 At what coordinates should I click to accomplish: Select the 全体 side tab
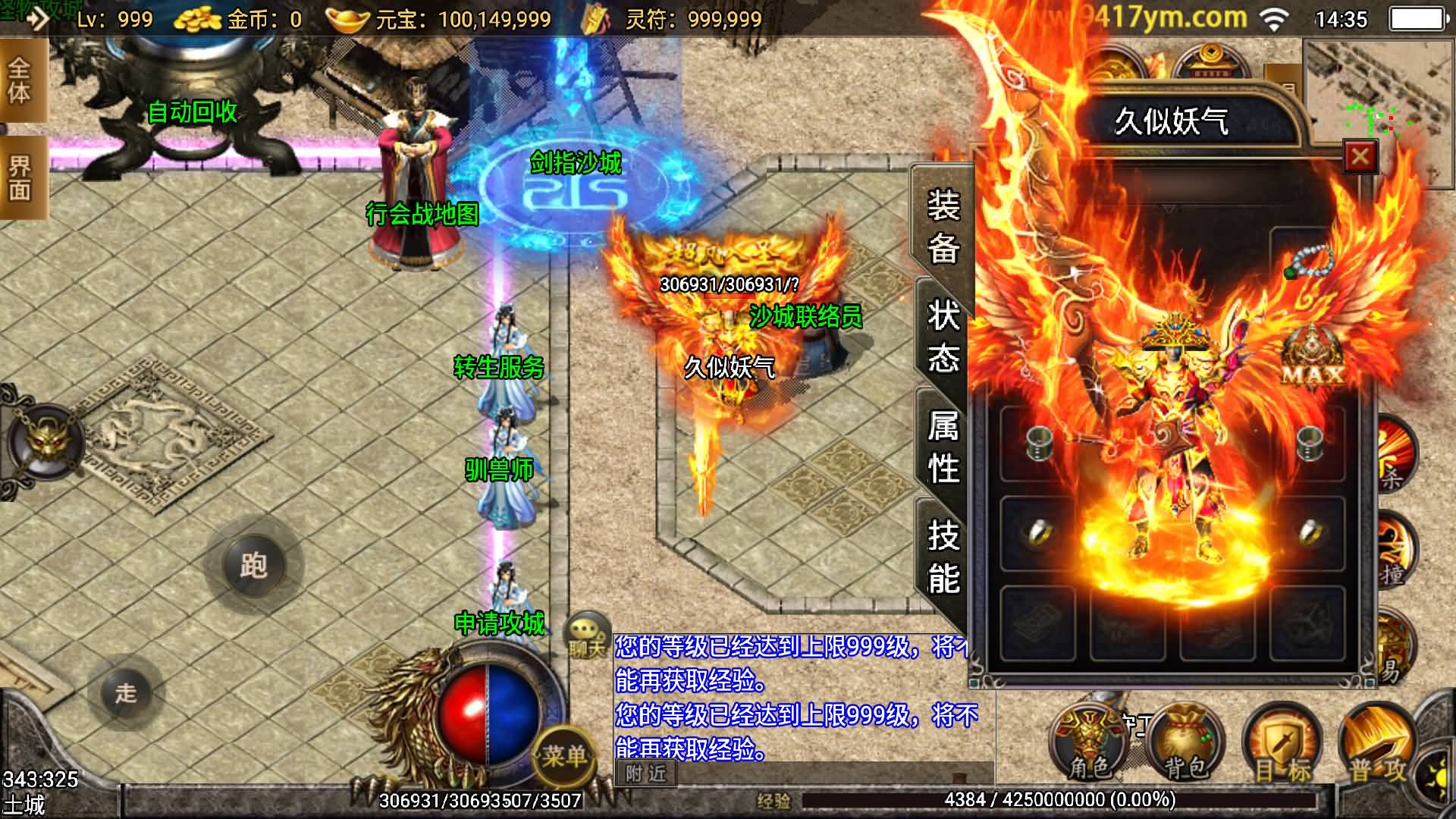[x=20, y=81]
